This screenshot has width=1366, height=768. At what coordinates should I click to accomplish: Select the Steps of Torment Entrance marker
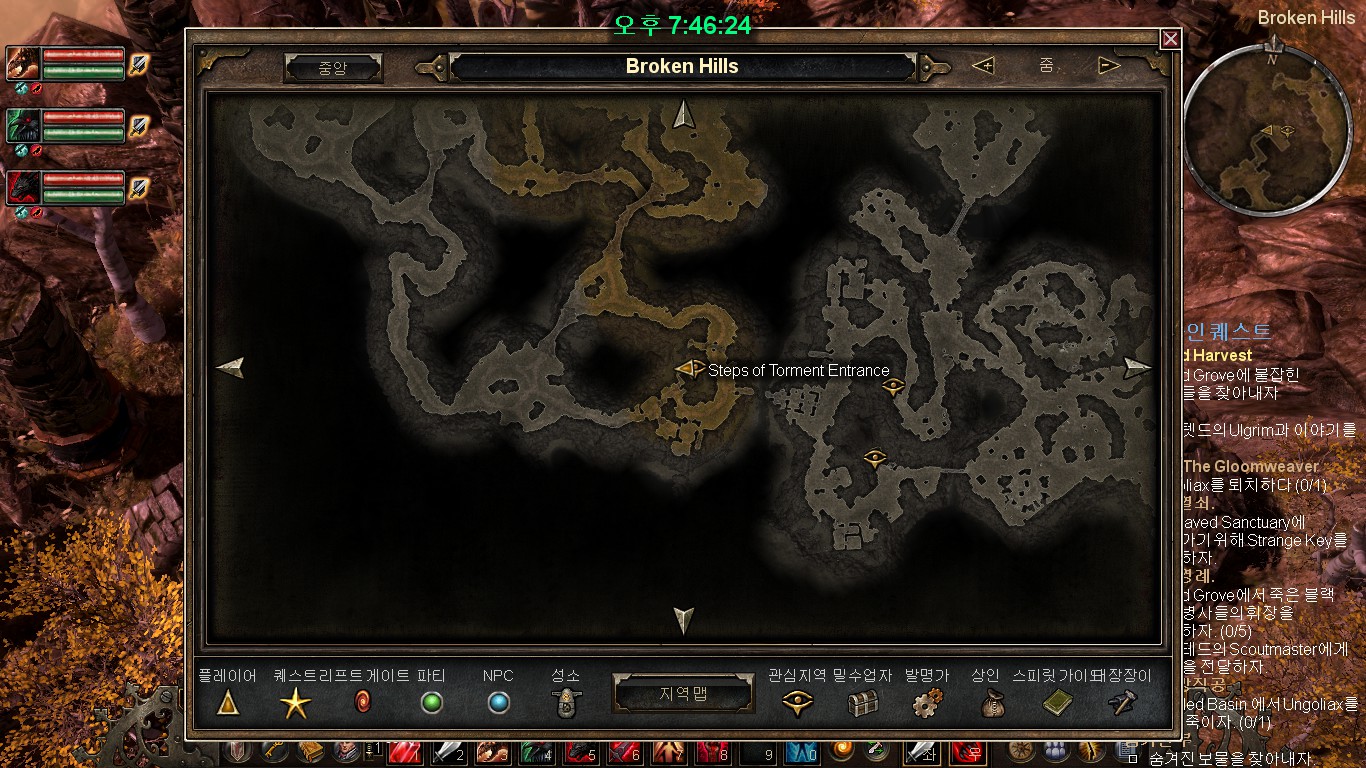[690, 369]
